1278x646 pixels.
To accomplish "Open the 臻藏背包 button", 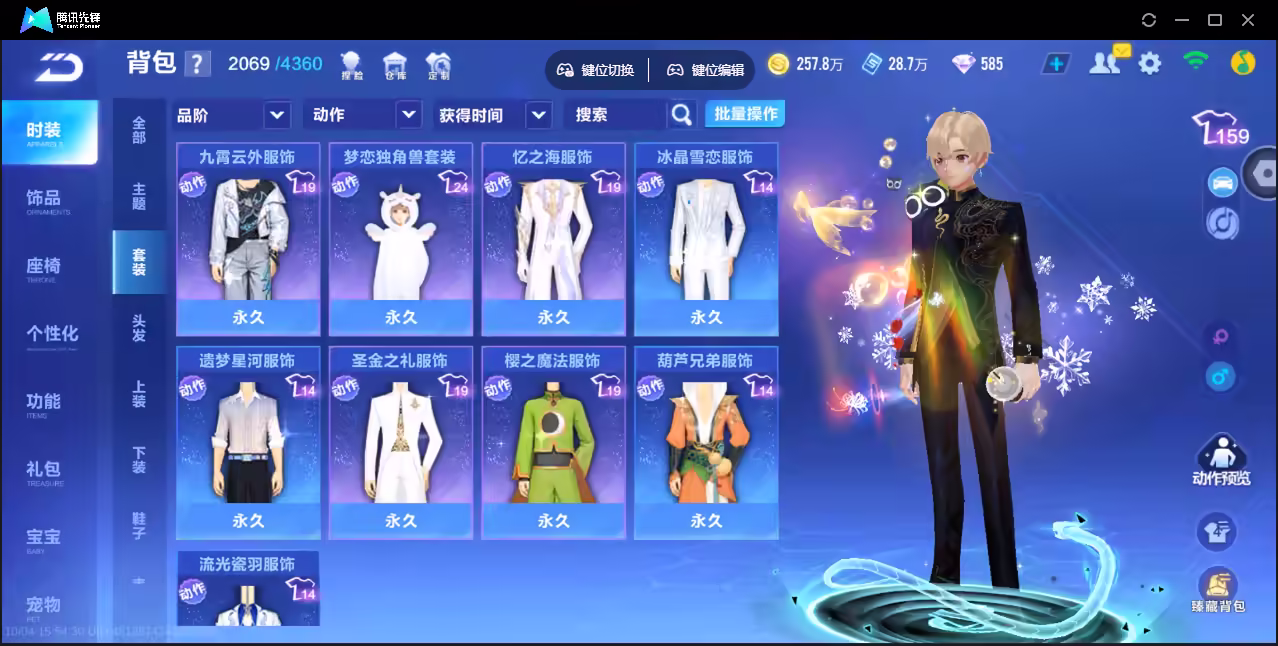I will (x=1218, y=591).
